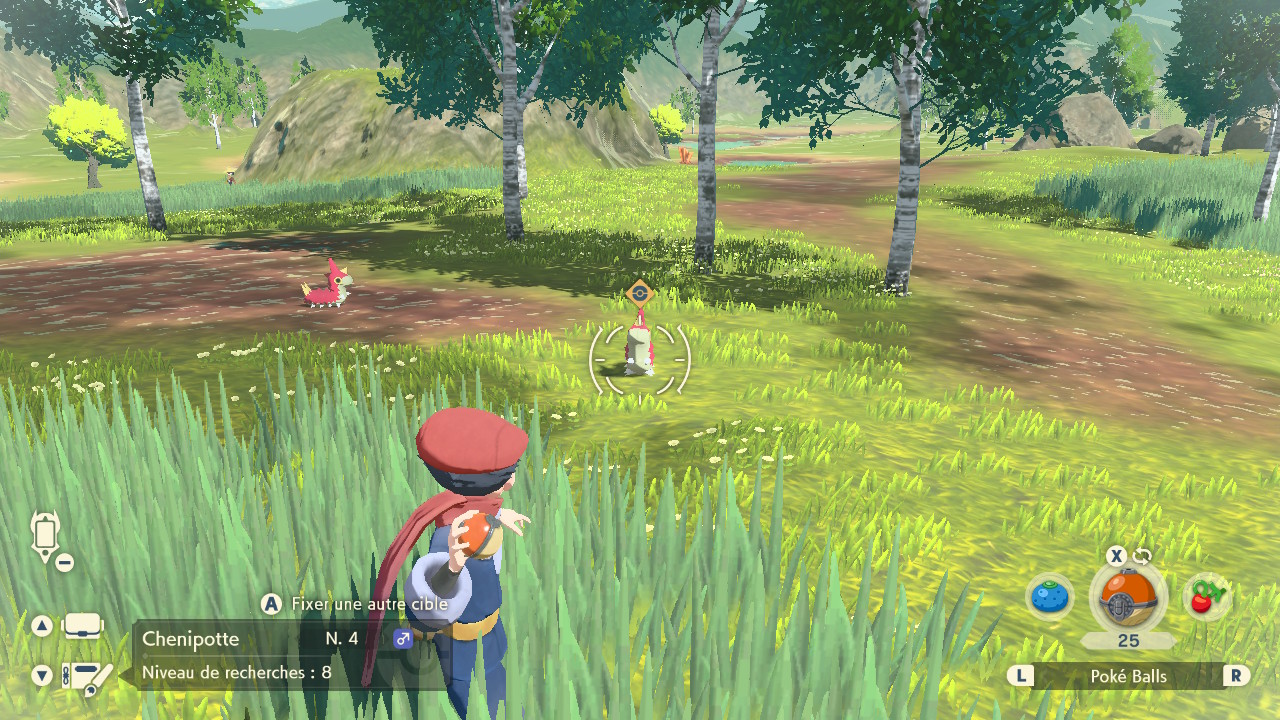The image size is (1280, 720).
Task: Choose the blue berry item slot
Action: (x=1049, y=598)
